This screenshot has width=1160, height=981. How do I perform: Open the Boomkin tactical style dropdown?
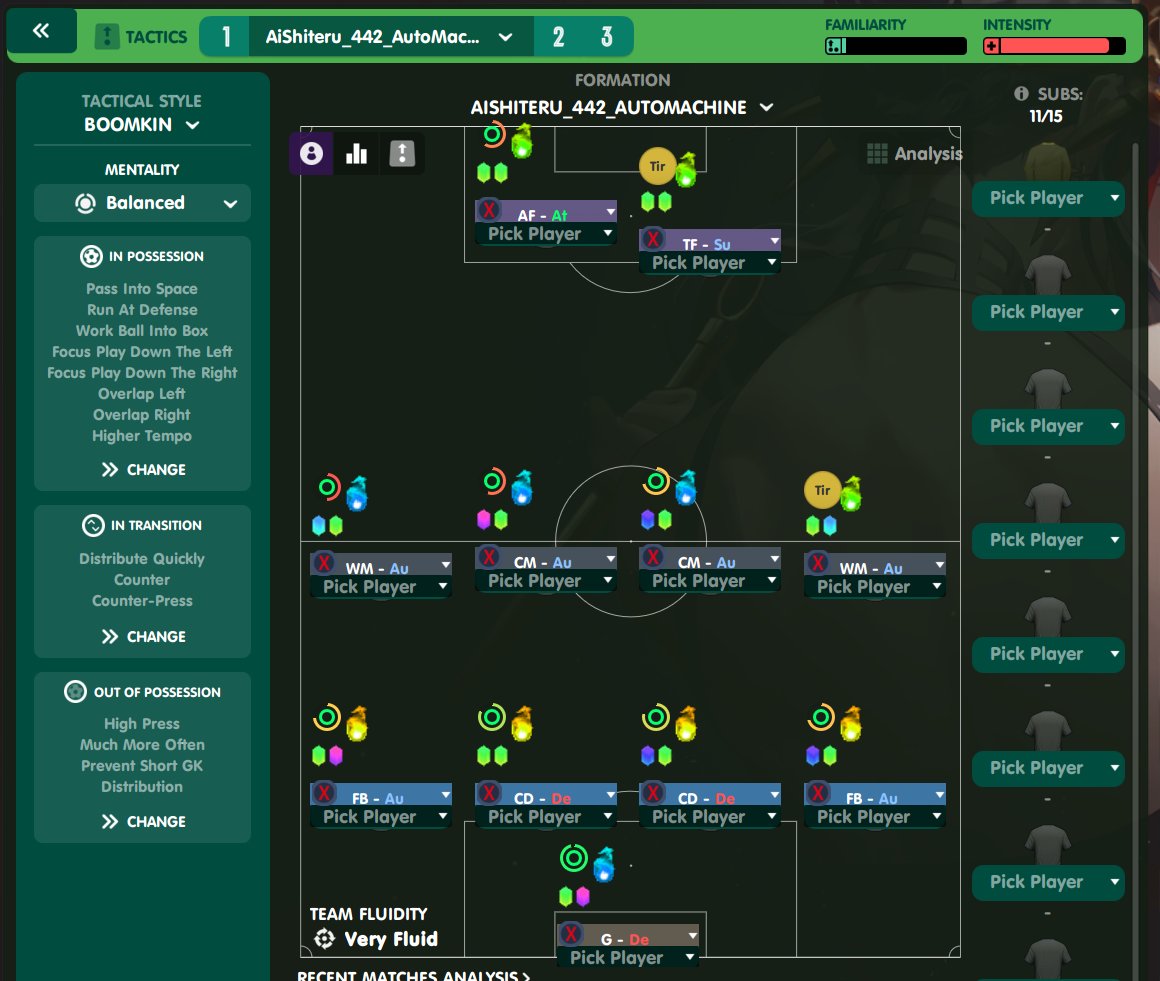142,125
